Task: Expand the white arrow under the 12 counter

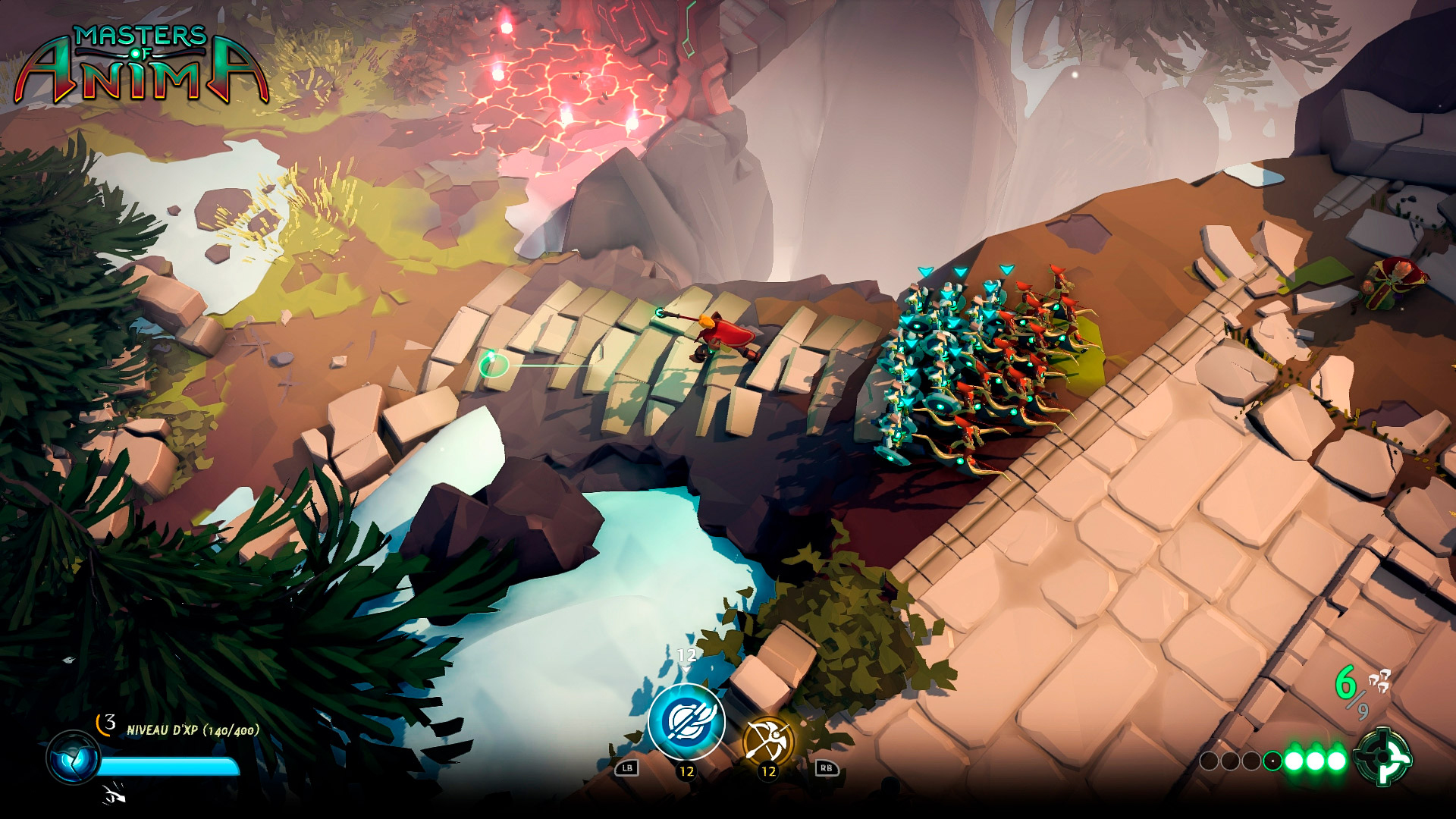Action: click(685, 669)
